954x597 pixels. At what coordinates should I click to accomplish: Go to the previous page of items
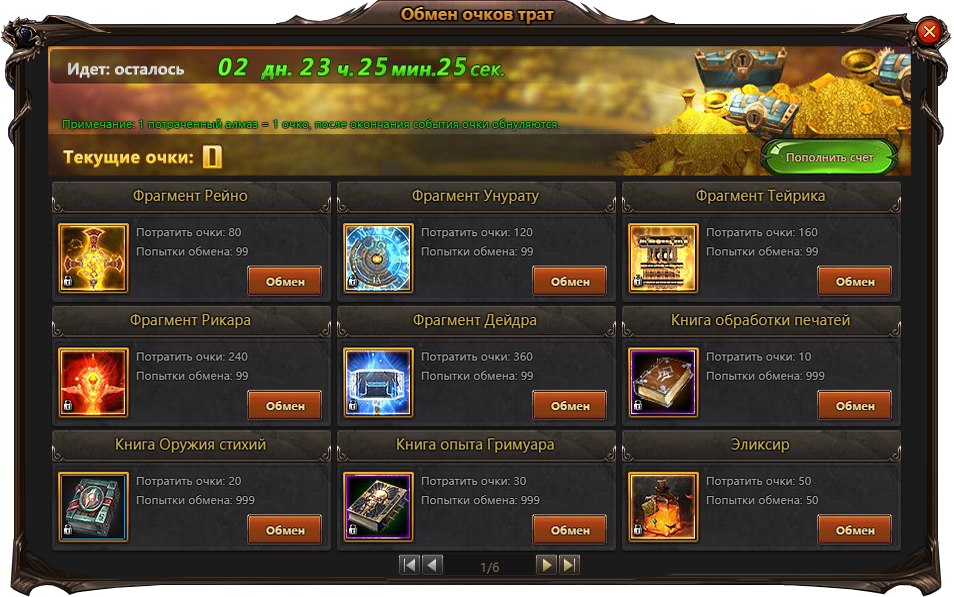click(433, 565)
